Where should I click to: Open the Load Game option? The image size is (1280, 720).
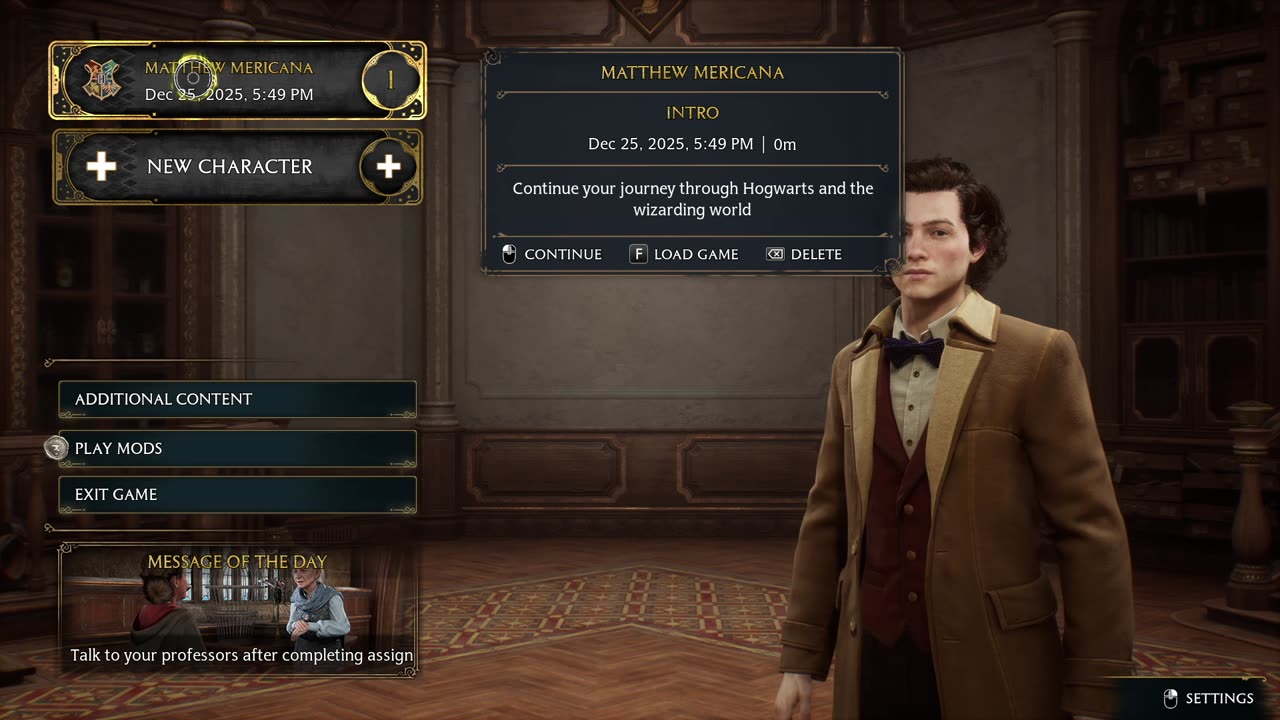click(684, 254)
